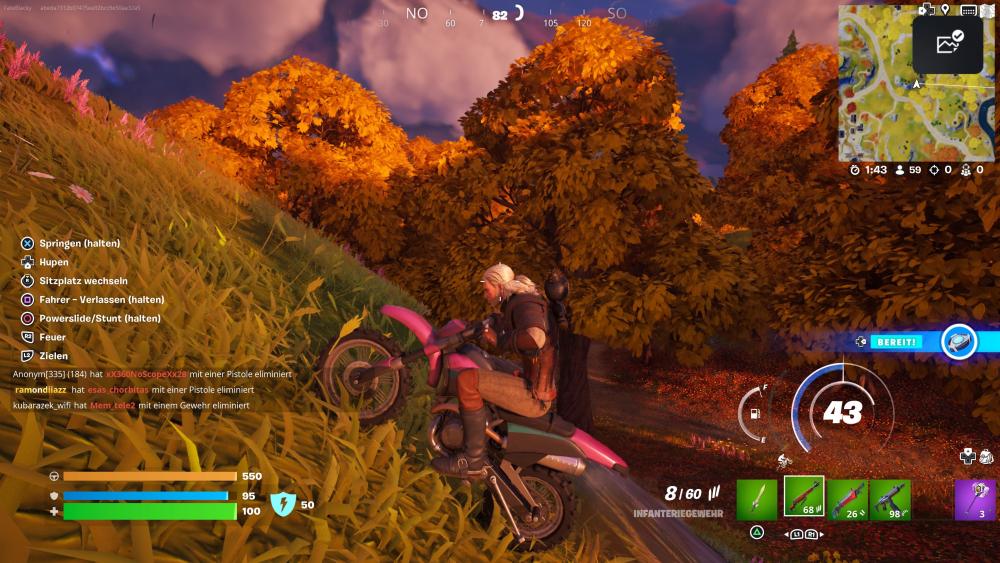Click the folded map icon above the minimap
The height and width of the screenshot is (563, 1000).
point(988,10)
